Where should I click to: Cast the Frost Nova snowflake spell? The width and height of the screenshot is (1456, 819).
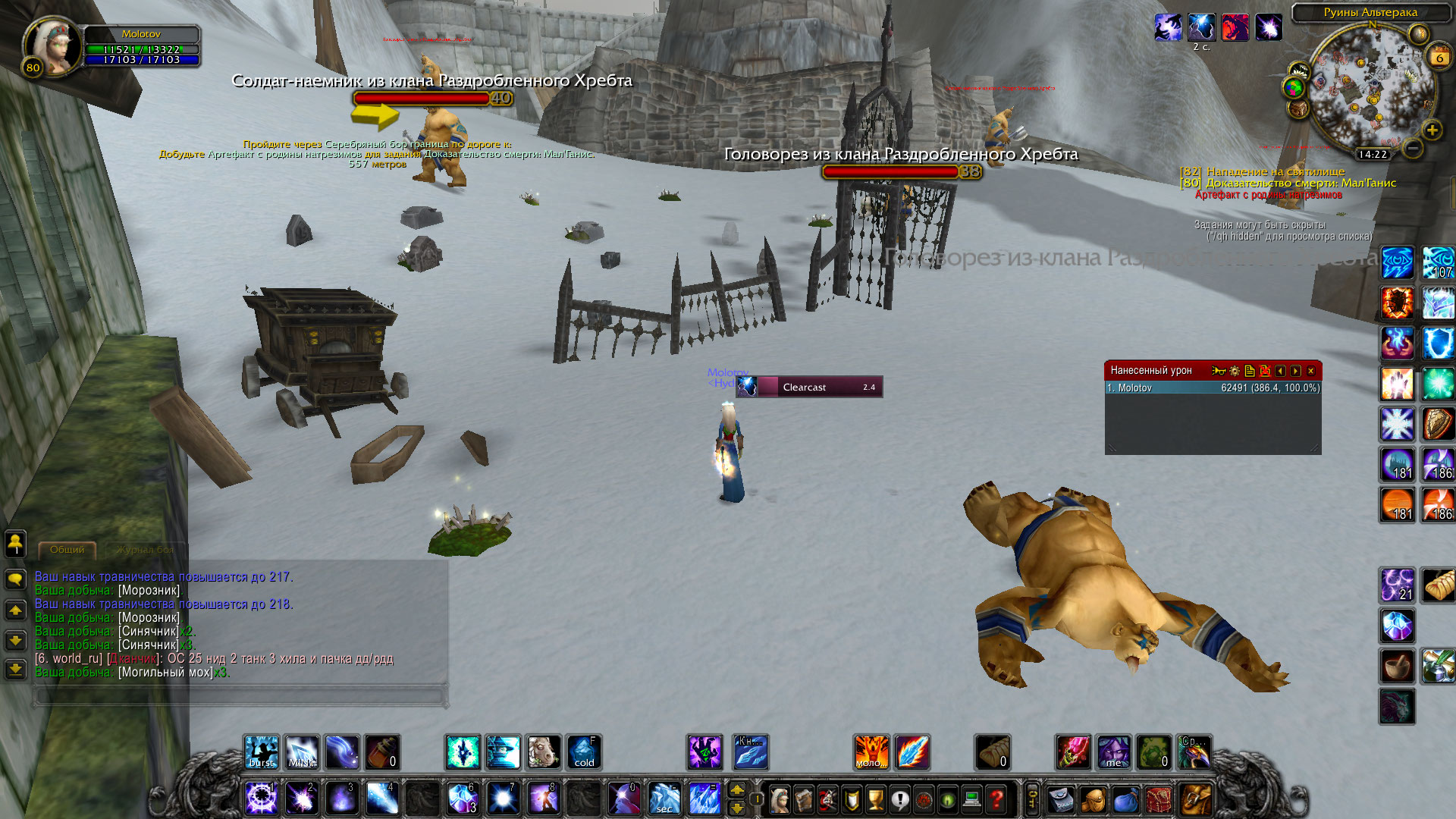pyautogui.click(x=1396, y=424)
